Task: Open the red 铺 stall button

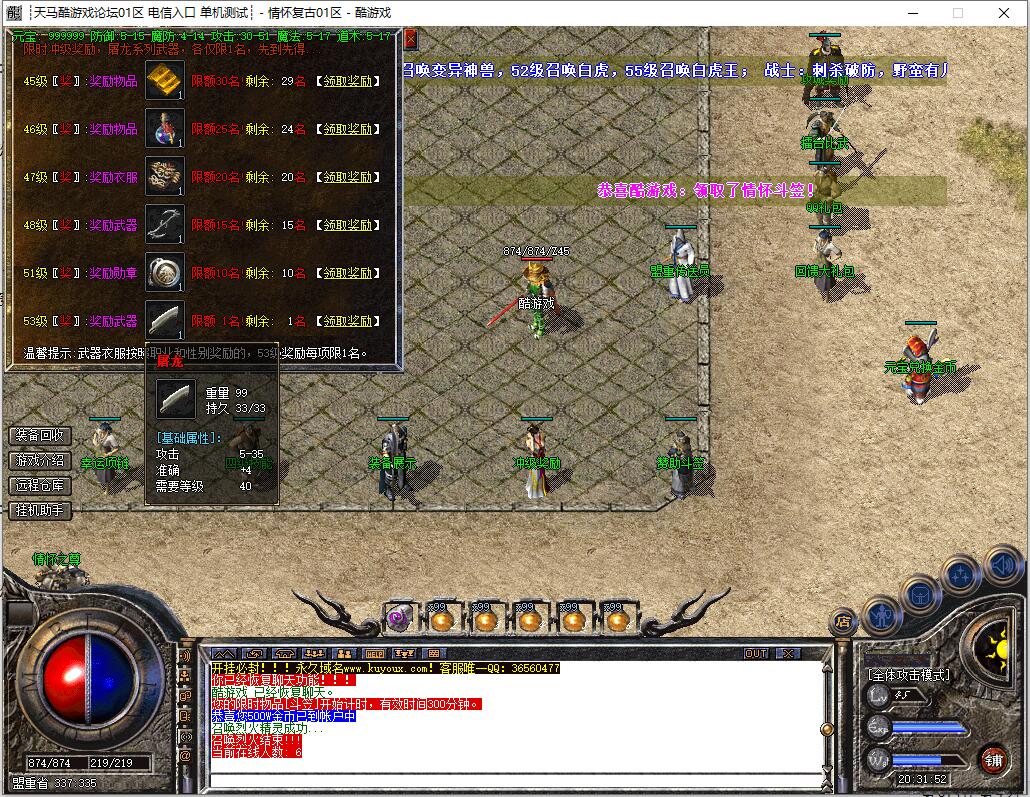Action: pyautogui.click(x=992, y=759)
